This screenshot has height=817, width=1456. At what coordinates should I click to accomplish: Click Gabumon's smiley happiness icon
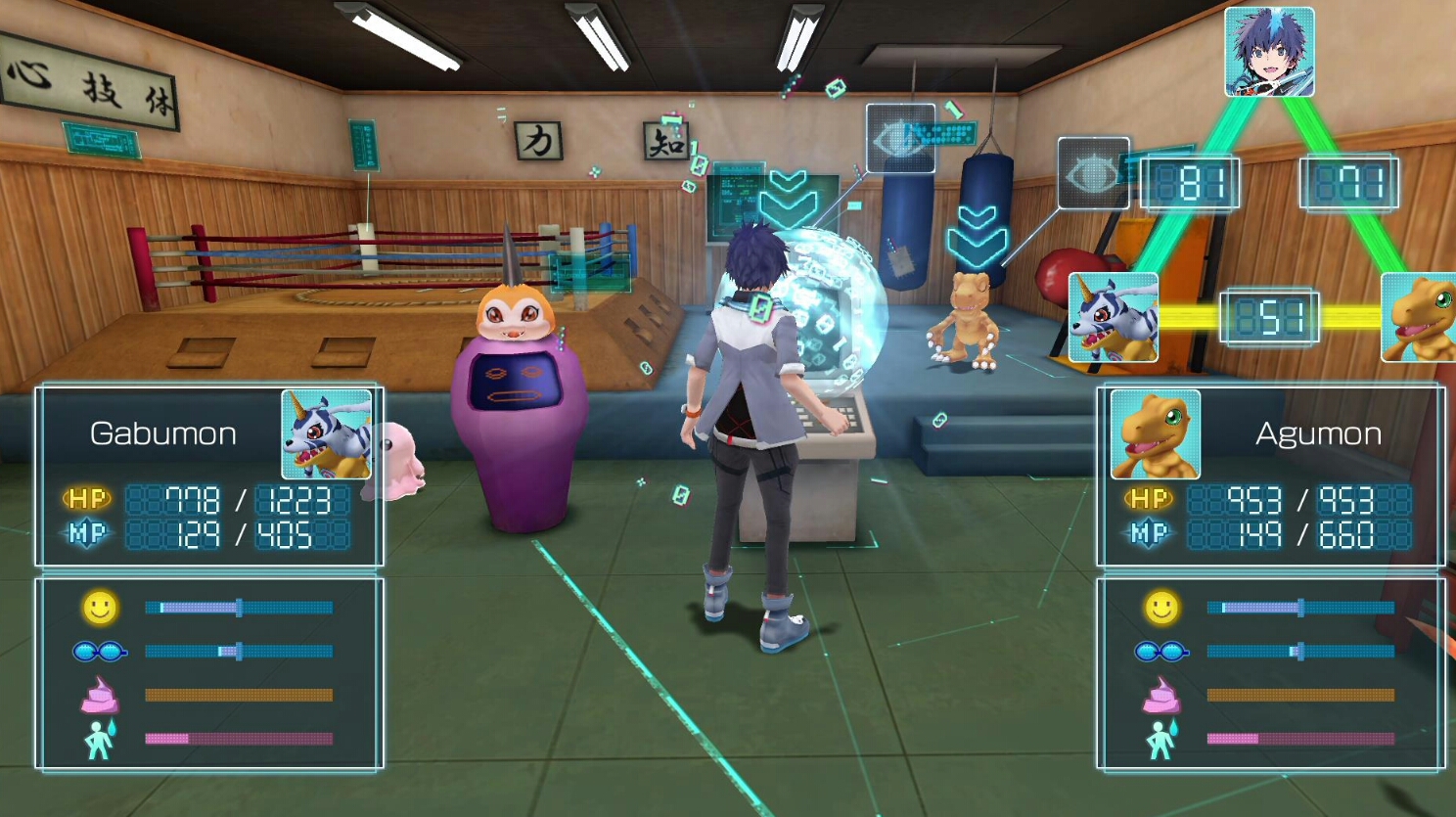[99, 608]
